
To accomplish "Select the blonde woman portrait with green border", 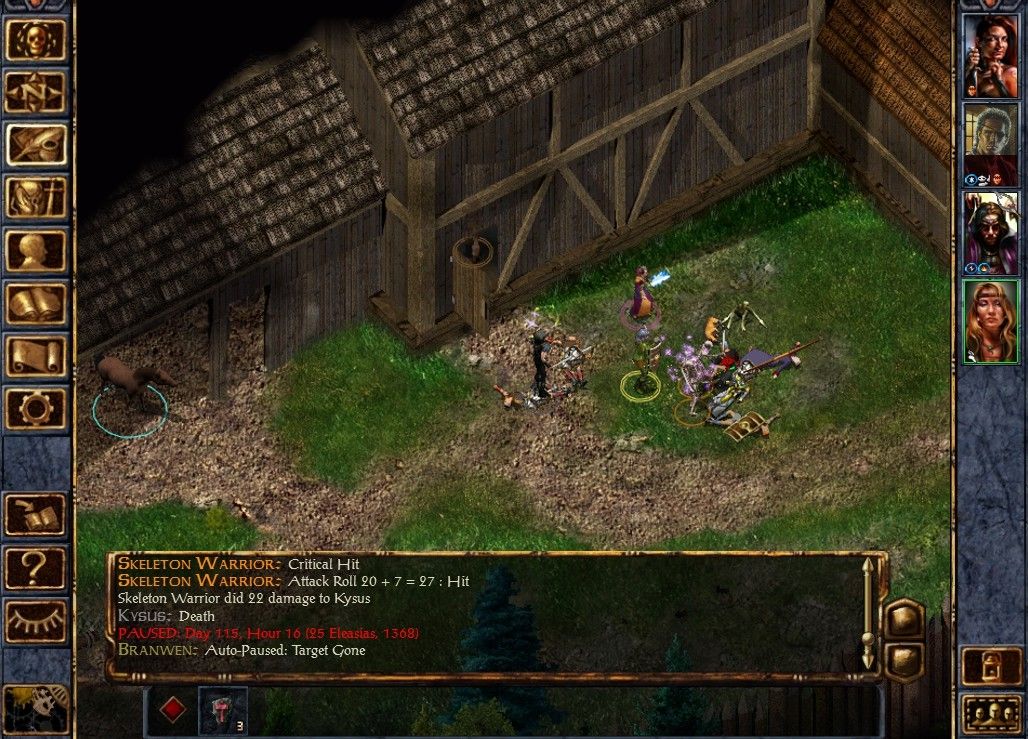I will 990,321.
